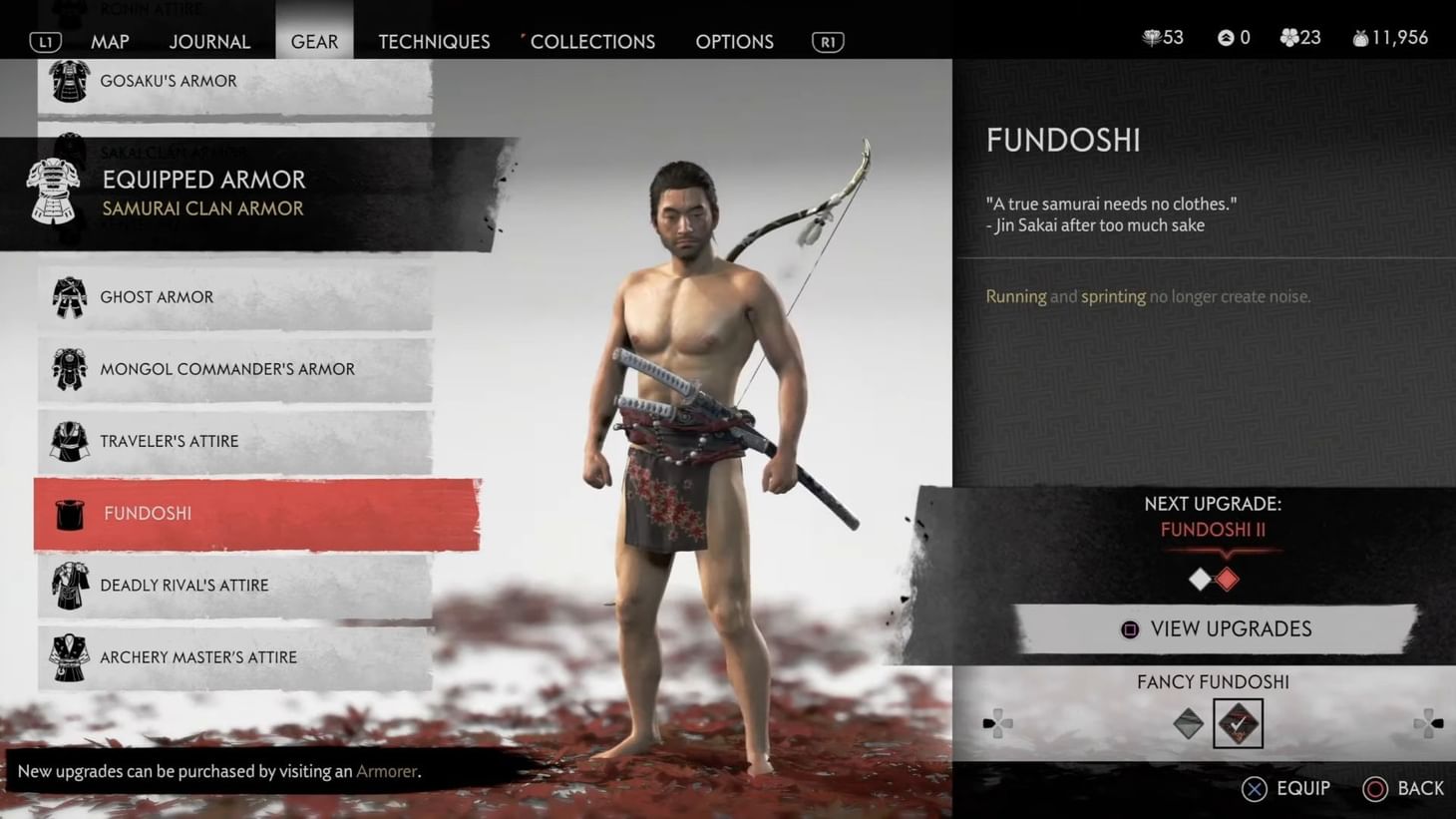Click the Mongol Commander's Armor icon
The width and height of the screenshot is (1456, 819).
pos(68,368)
